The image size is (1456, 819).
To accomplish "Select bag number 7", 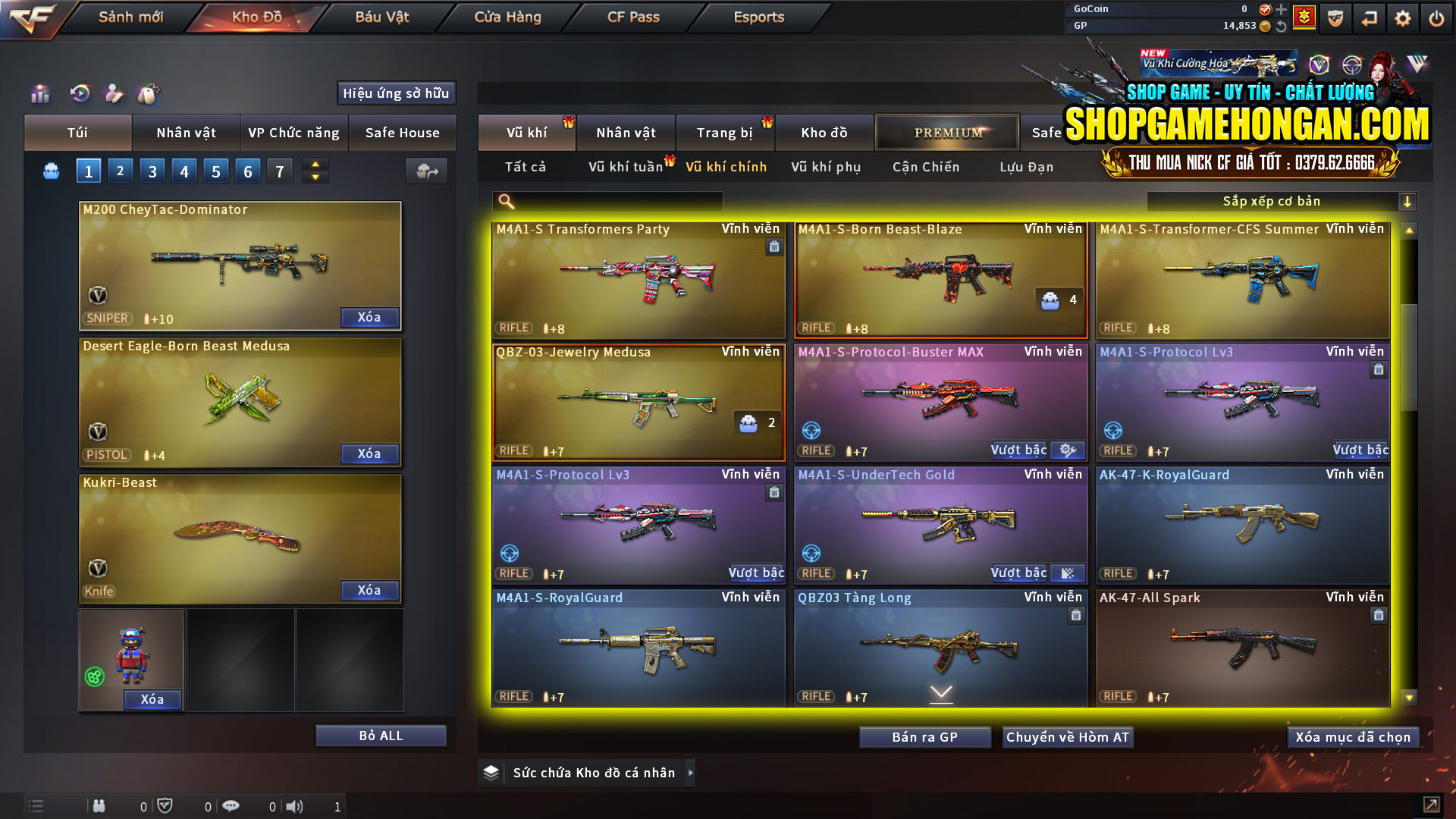I will 279,171.
